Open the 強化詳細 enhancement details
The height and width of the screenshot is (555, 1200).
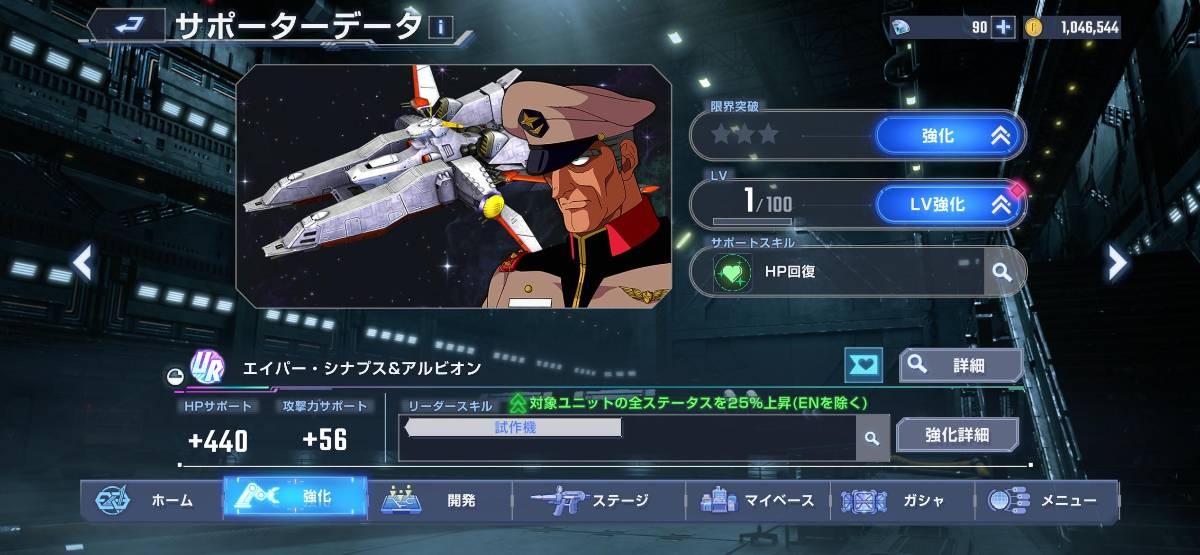coord(956,435)
